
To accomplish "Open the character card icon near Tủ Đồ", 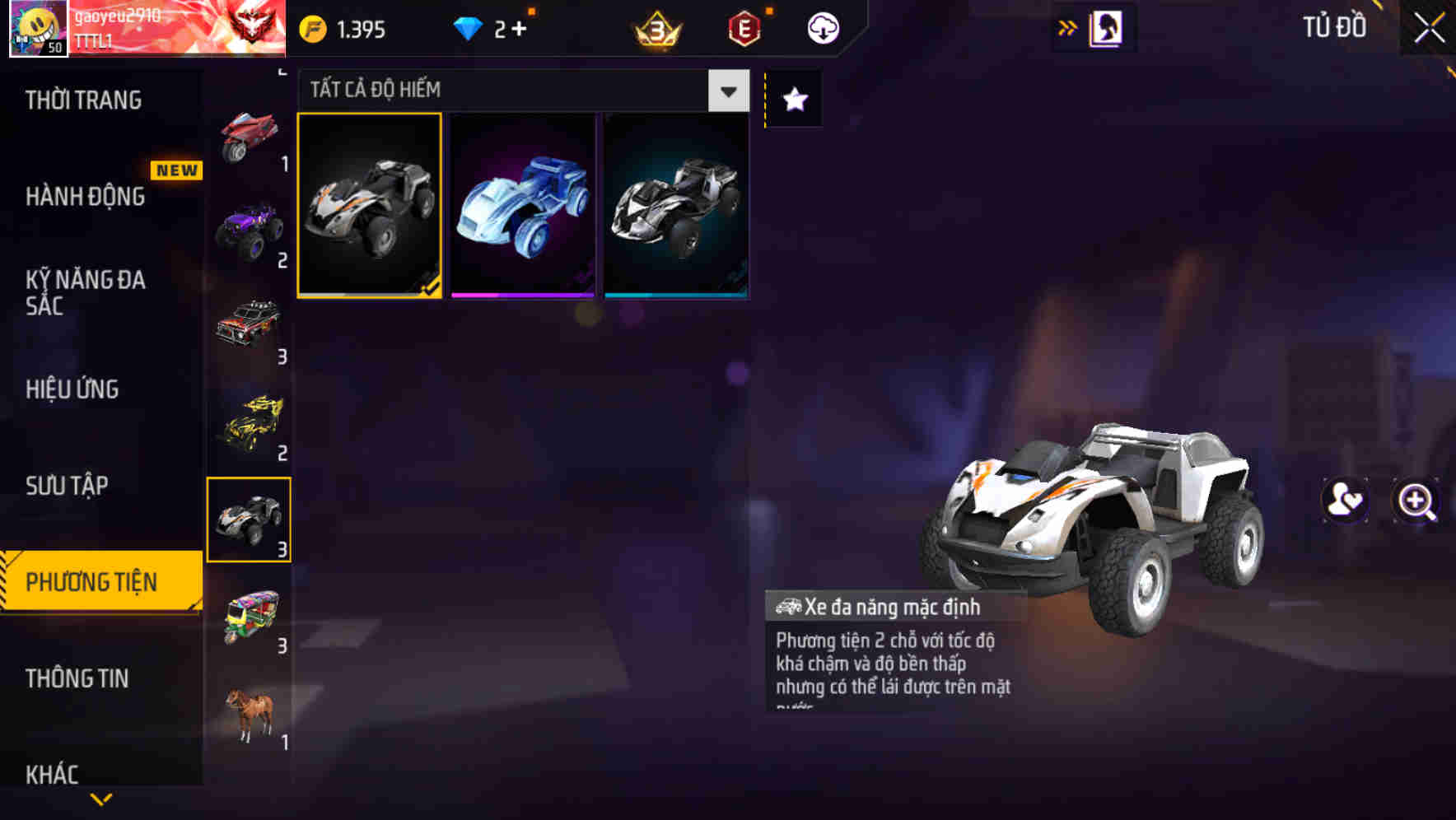I will coord(1106,27).
